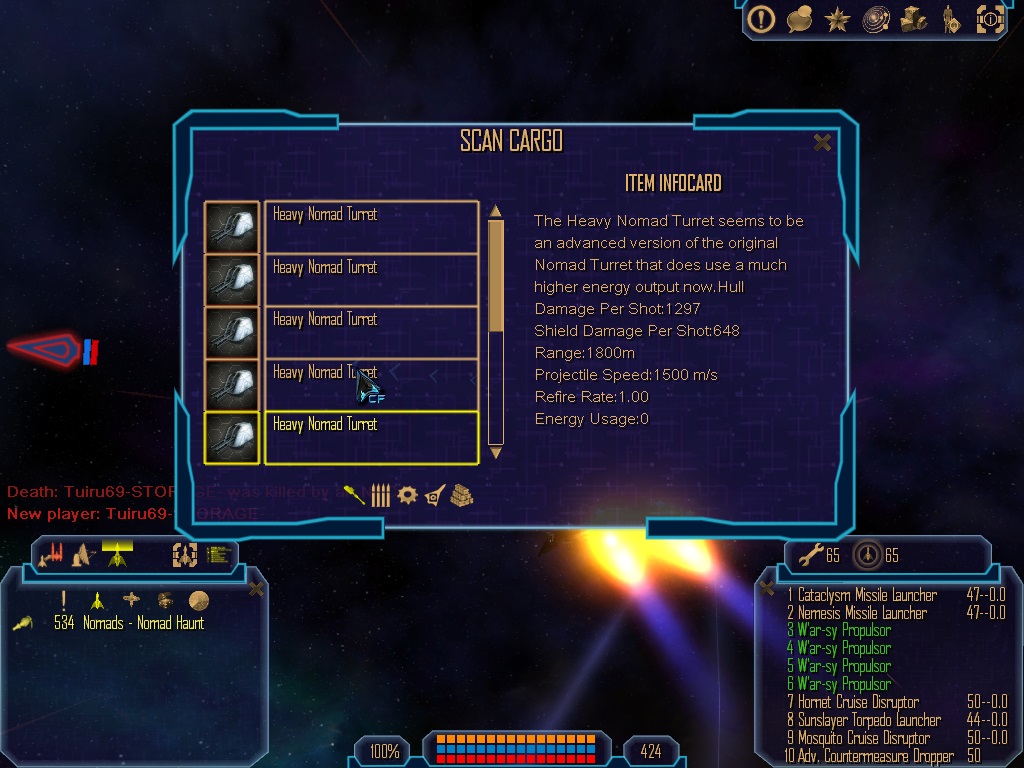Open the pilot character status icon
Viewport: 1024px width, 768px height.
click(949, 19)
